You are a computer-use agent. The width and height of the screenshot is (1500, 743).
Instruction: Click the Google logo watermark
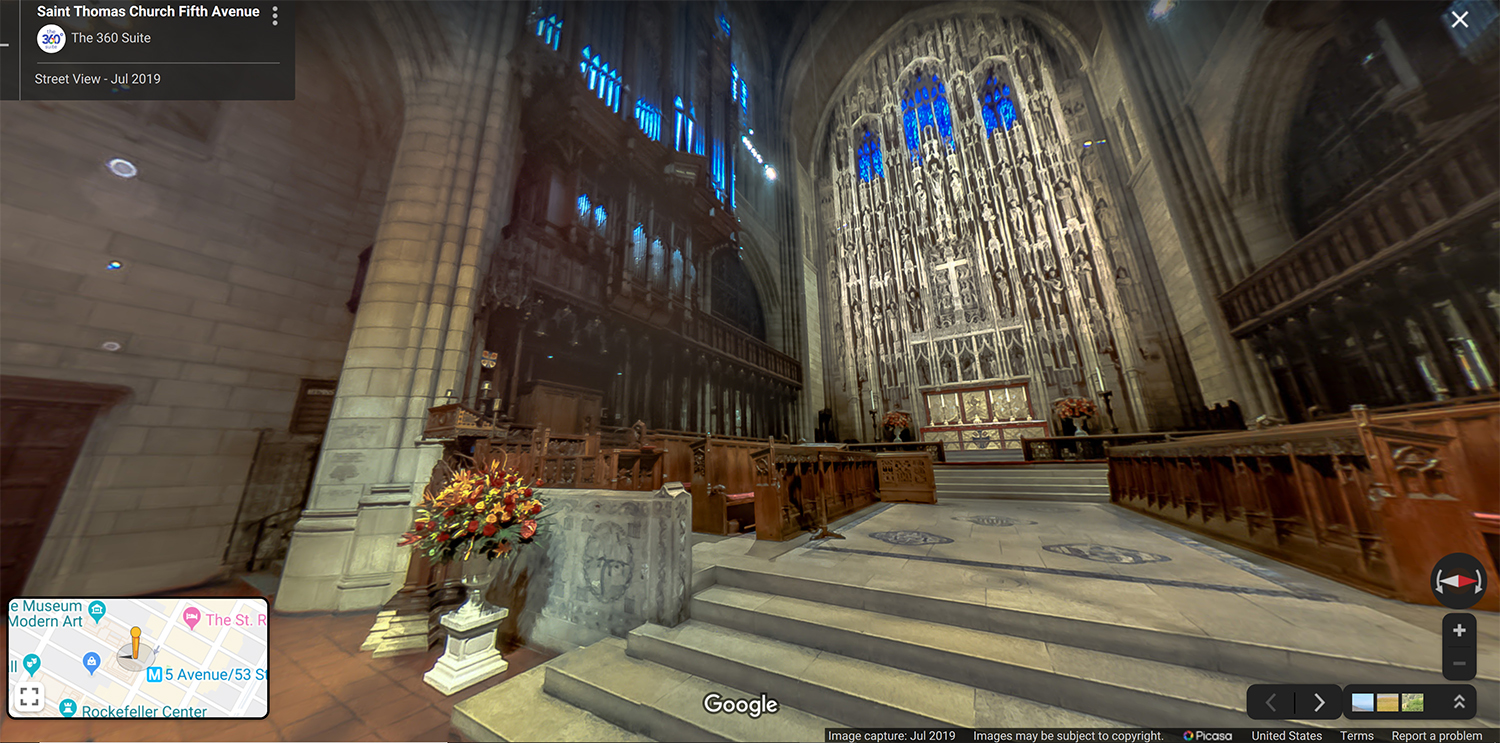[741, 704]
